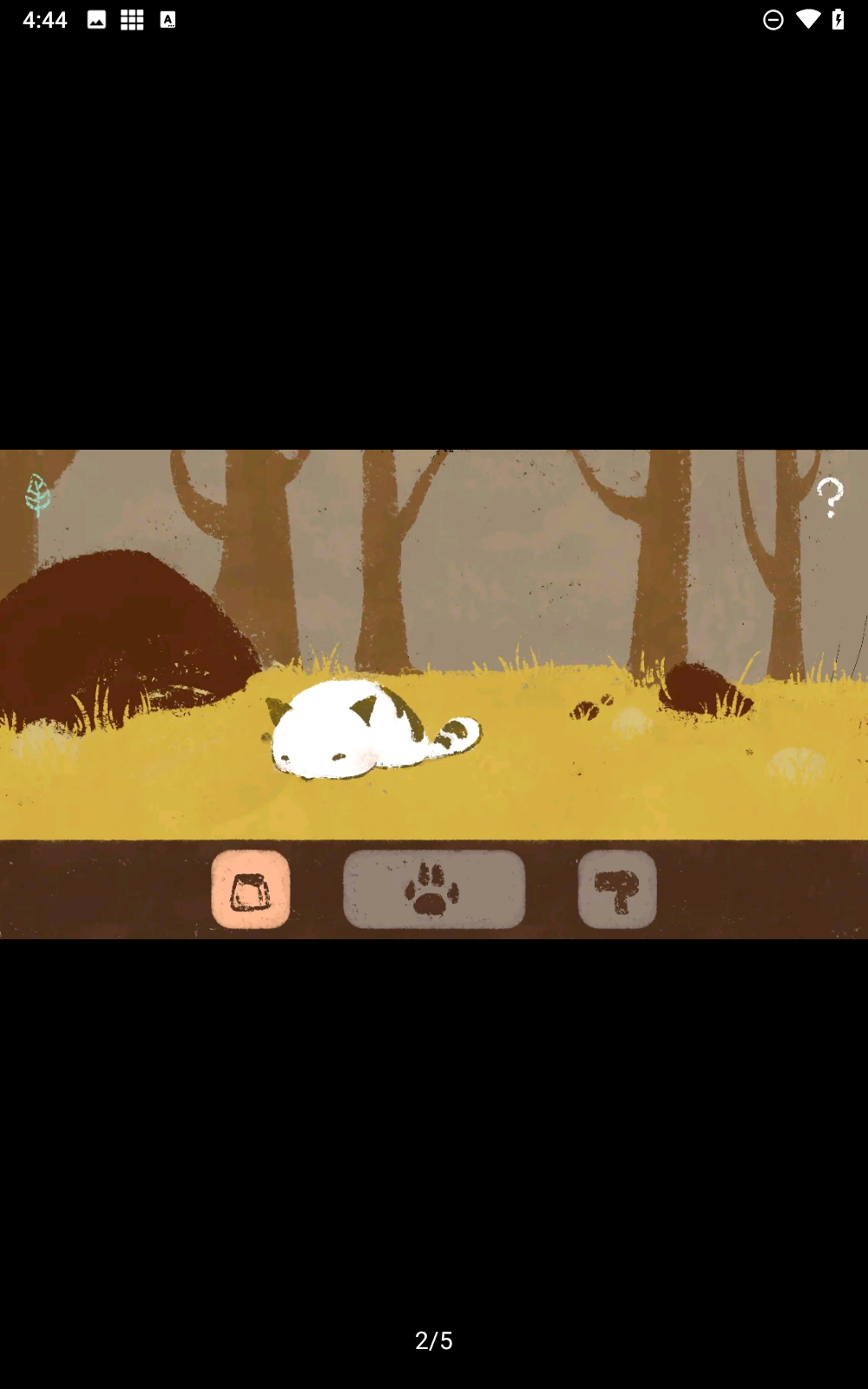Choose the hammer tool button
868x1389 pixels.
(617, 889)
